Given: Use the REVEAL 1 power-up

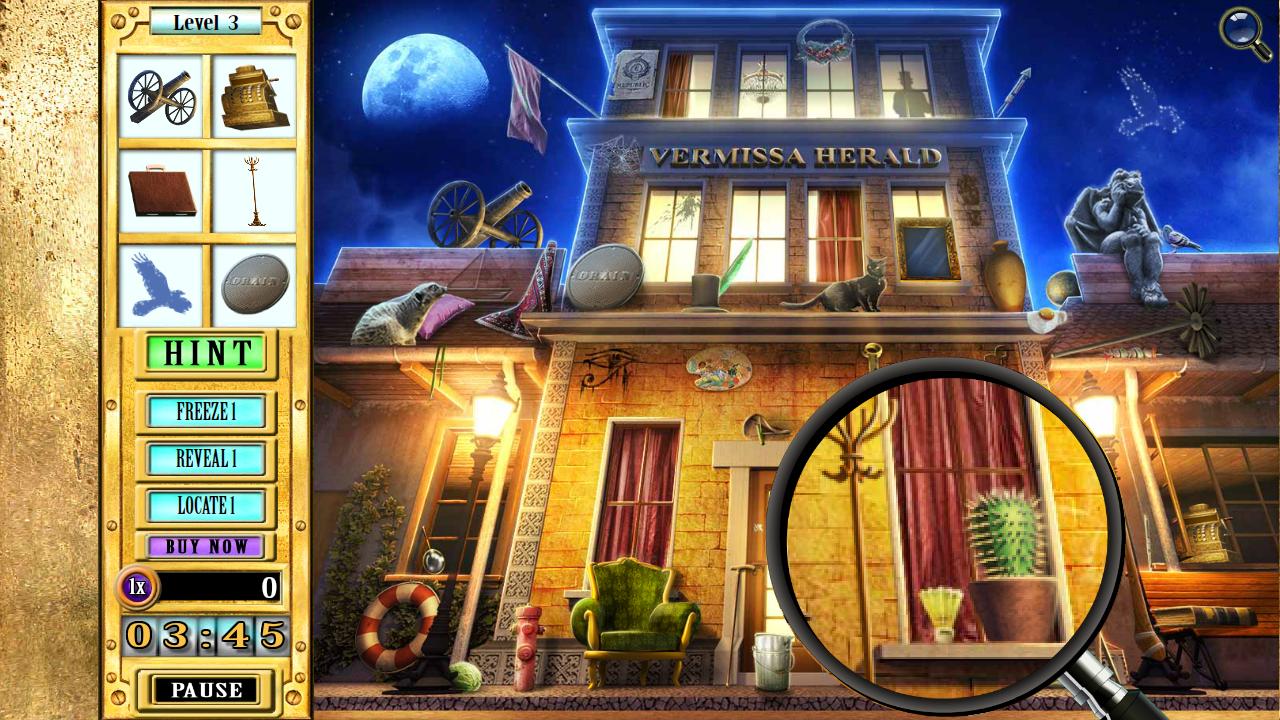Looking at the screenshot, I should point(207,460).
